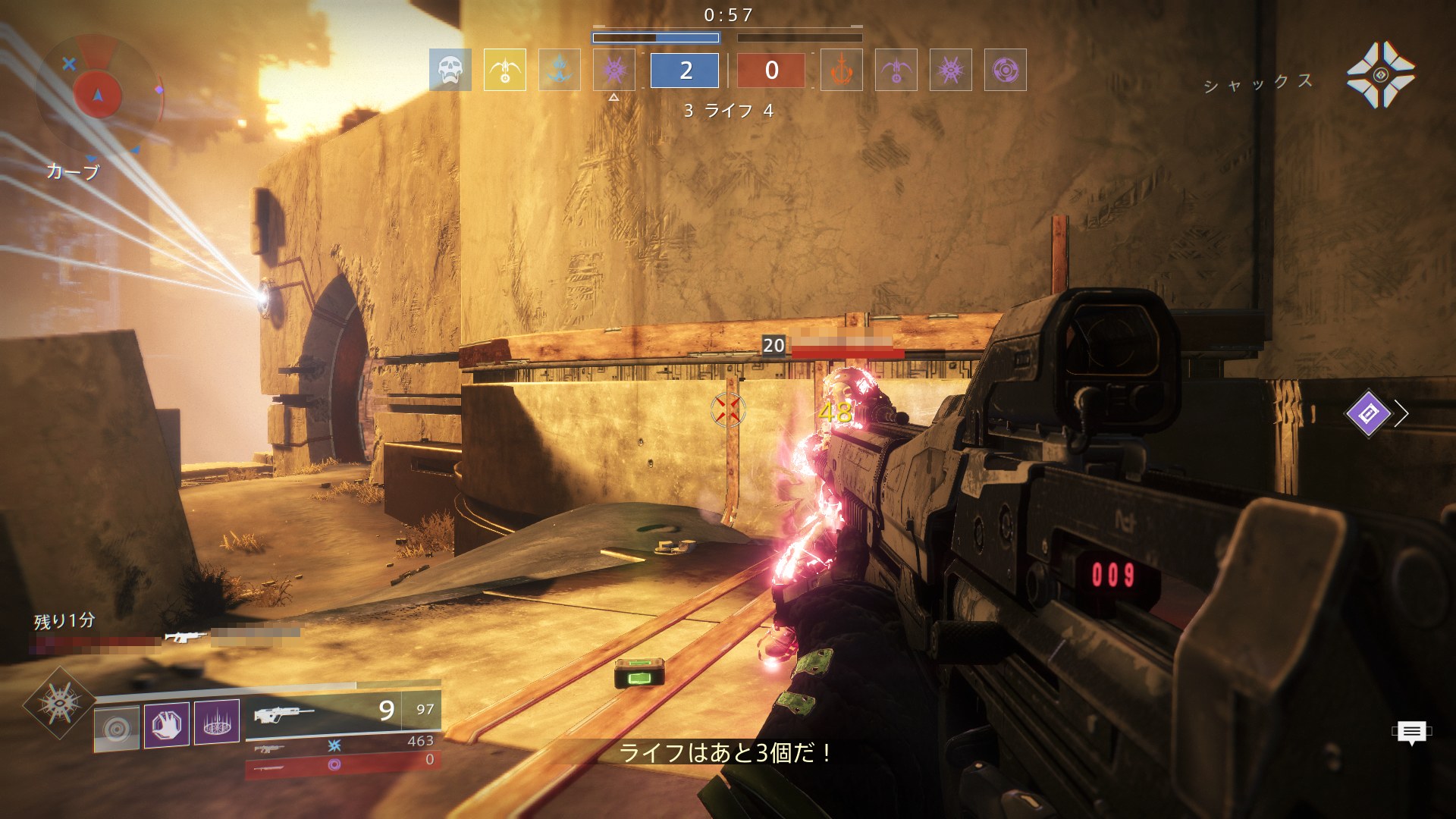The height and width of the screenshot is (819, 1456).
Task: Click the yellow super-charged teammate emblem
Action: tap(504, 70)
